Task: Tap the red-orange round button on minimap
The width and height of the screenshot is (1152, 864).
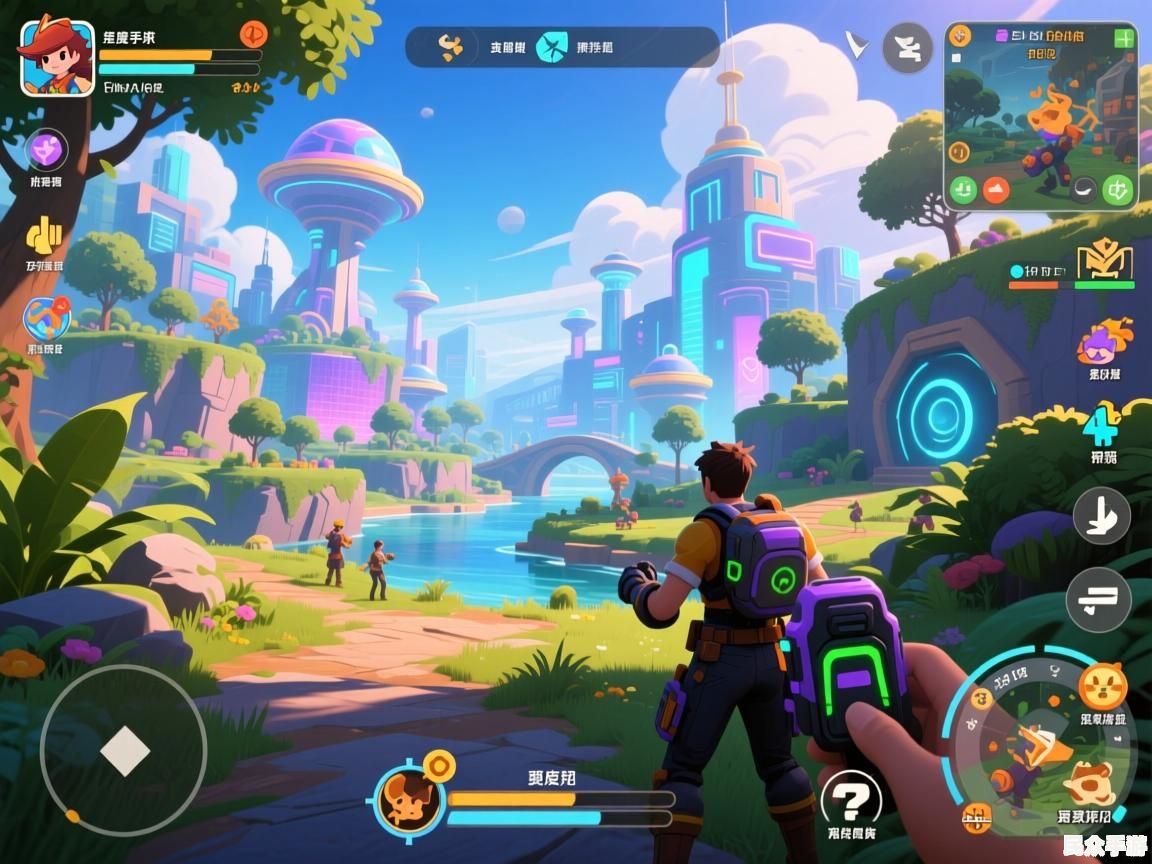Action: coord(996,189)
